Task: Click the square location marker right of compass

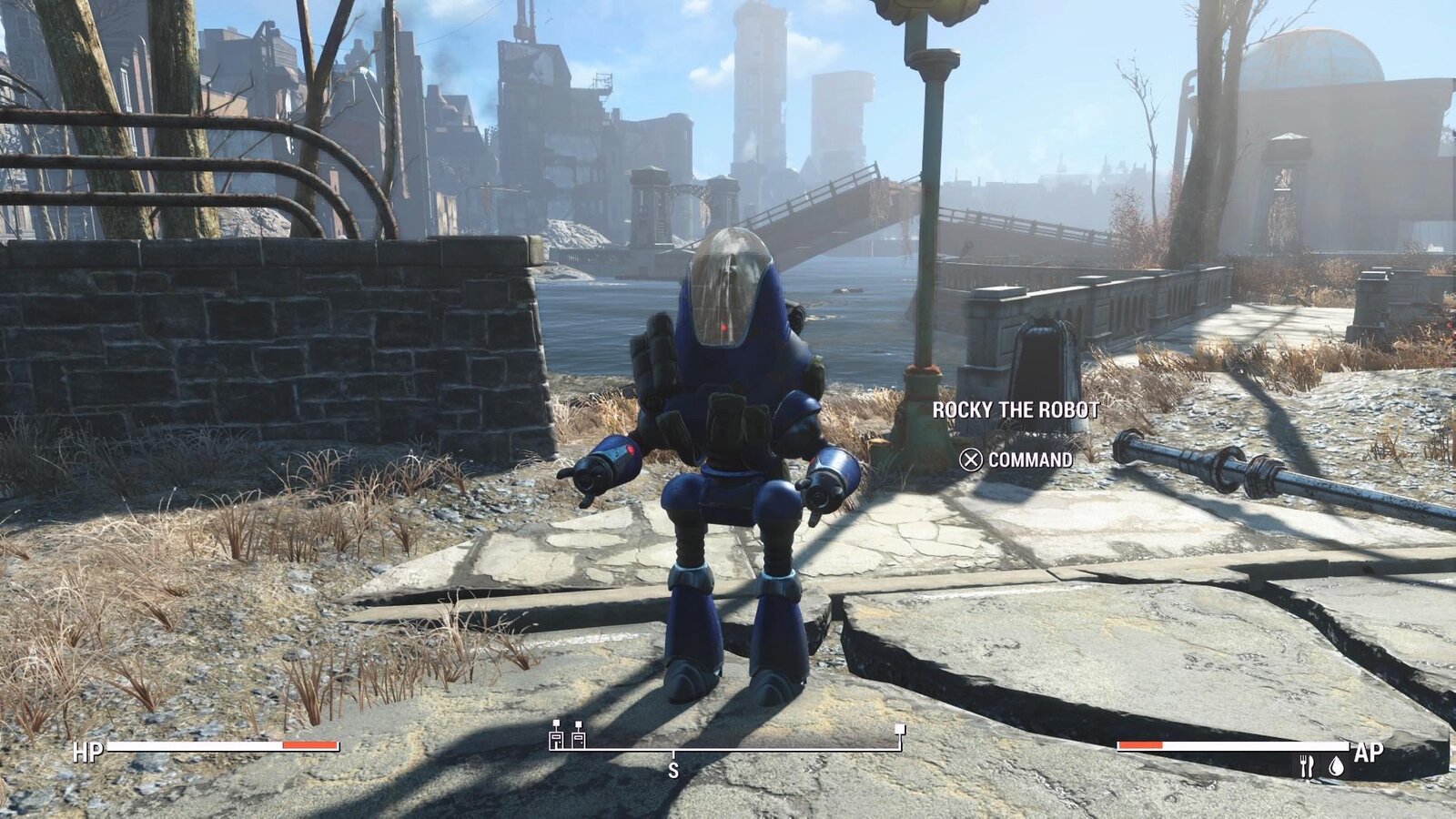Action: (897, 728)
